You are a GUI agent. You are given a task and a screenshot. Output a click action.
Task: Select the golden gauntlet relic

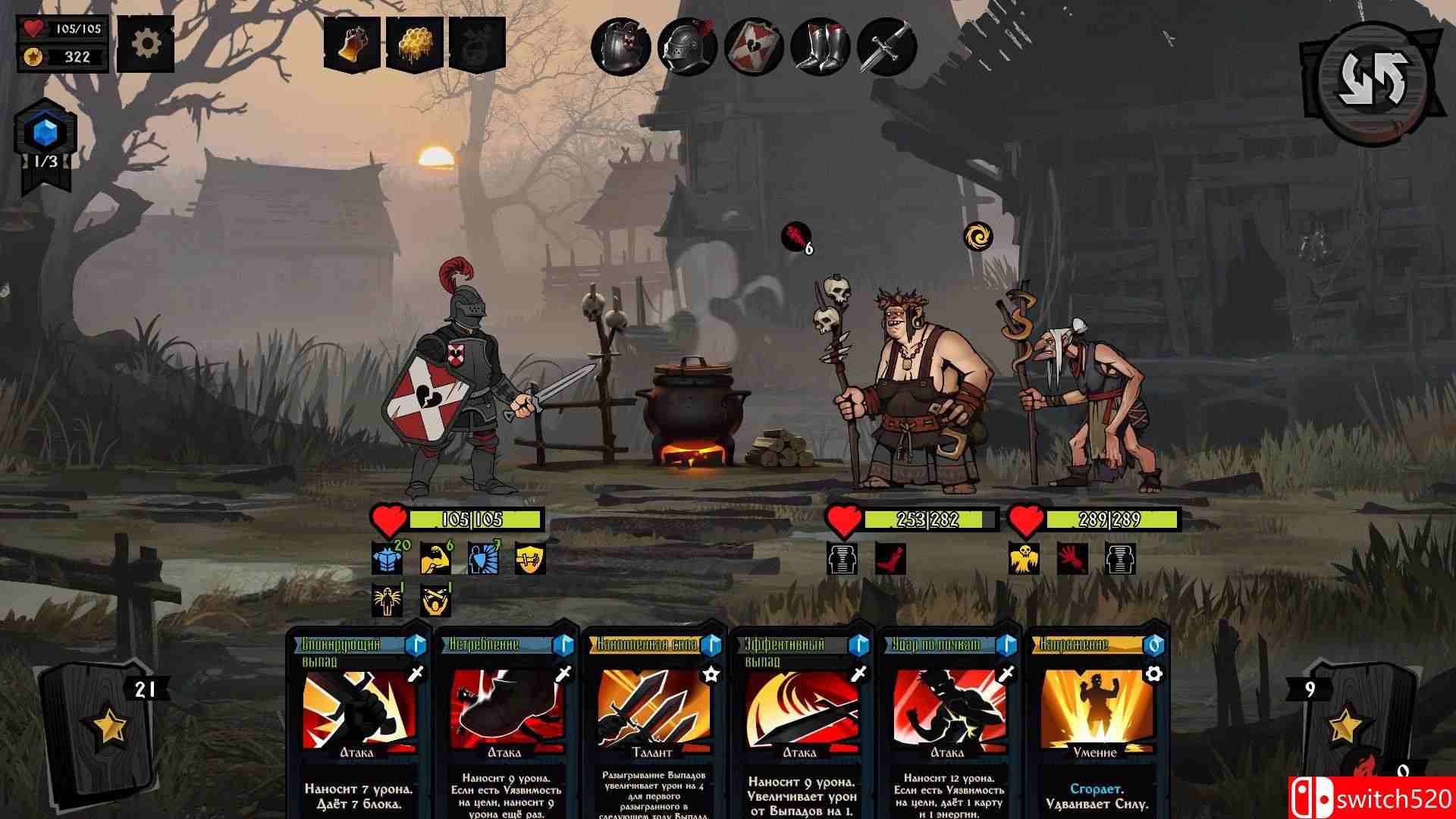353,44
